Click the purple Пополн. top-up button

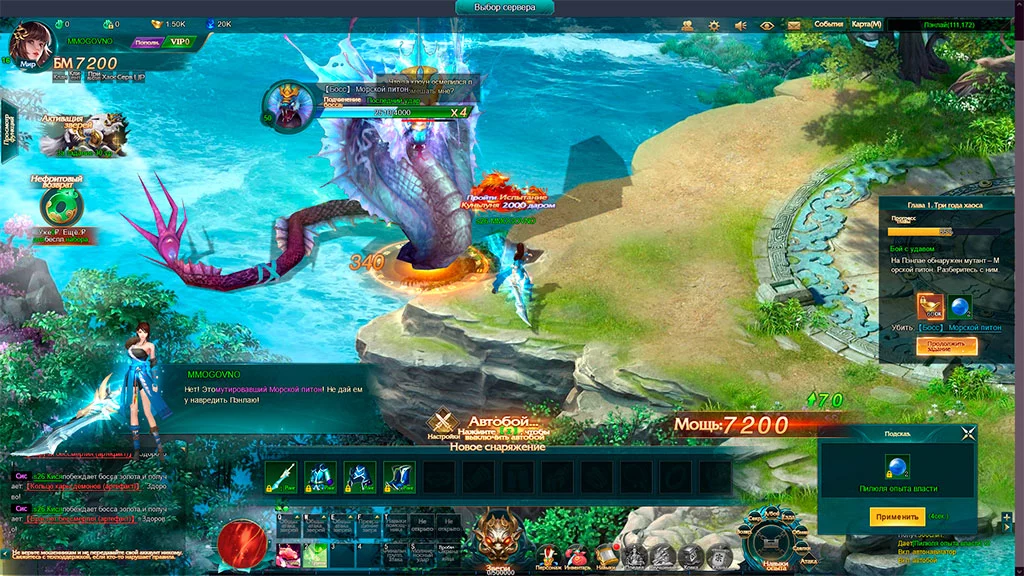click(146, 42)
